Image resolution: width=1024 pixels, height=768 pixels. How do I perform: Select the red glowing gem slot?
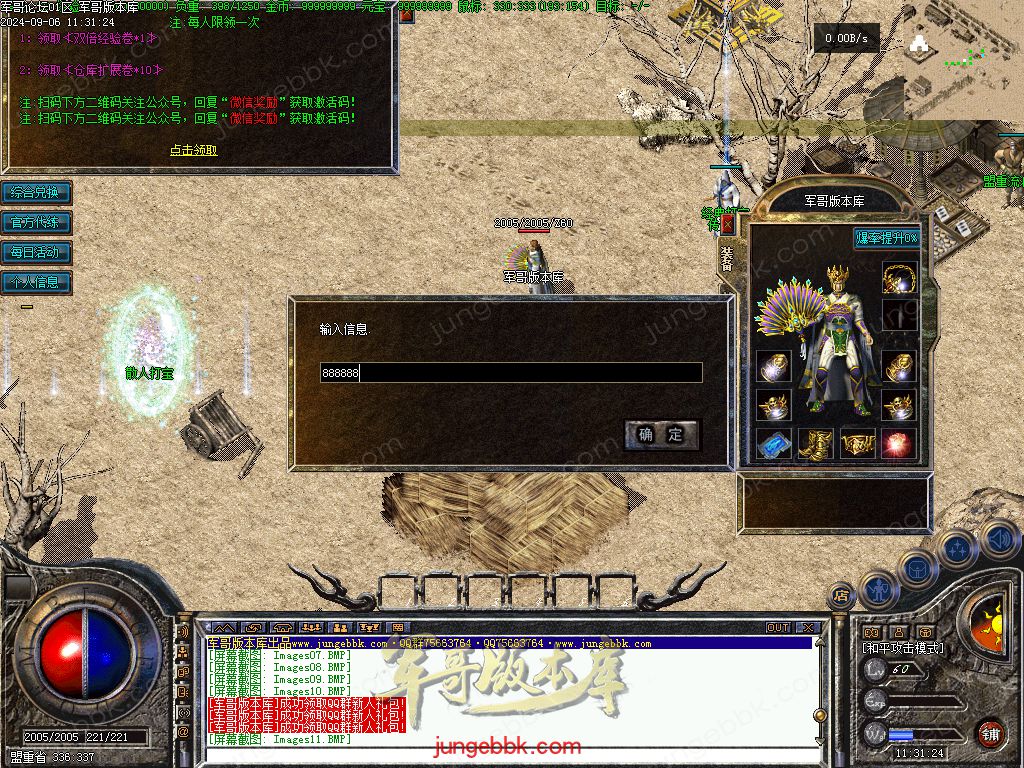pos(899,443)
